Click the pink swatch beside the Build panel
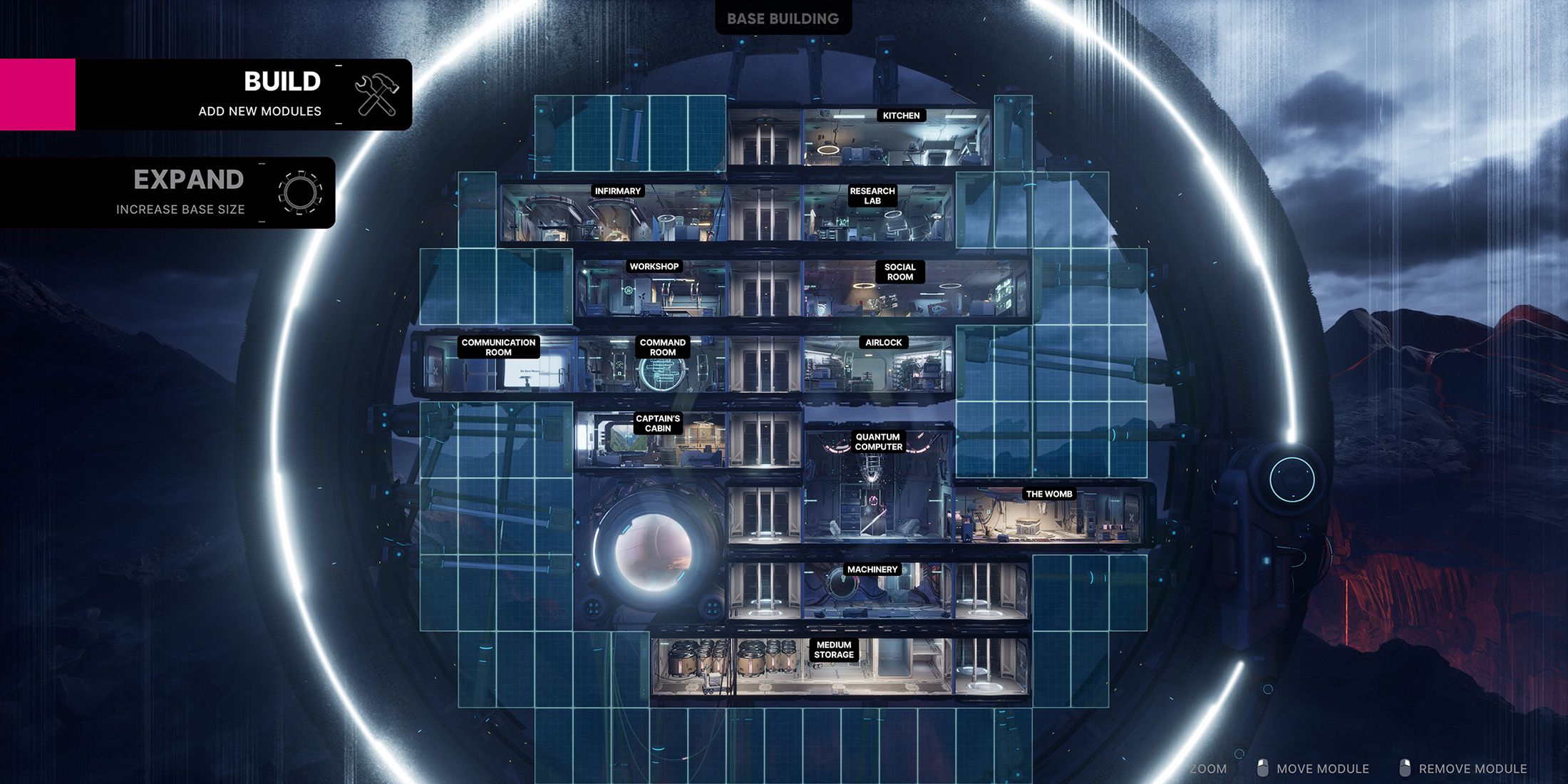The image size is (1568, 784). (x=38, y=94)
